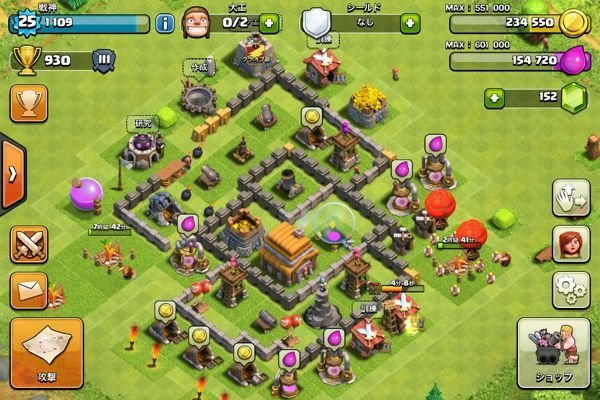
Task: Tap the Attack map button
Action: click(x=44, y=350)
